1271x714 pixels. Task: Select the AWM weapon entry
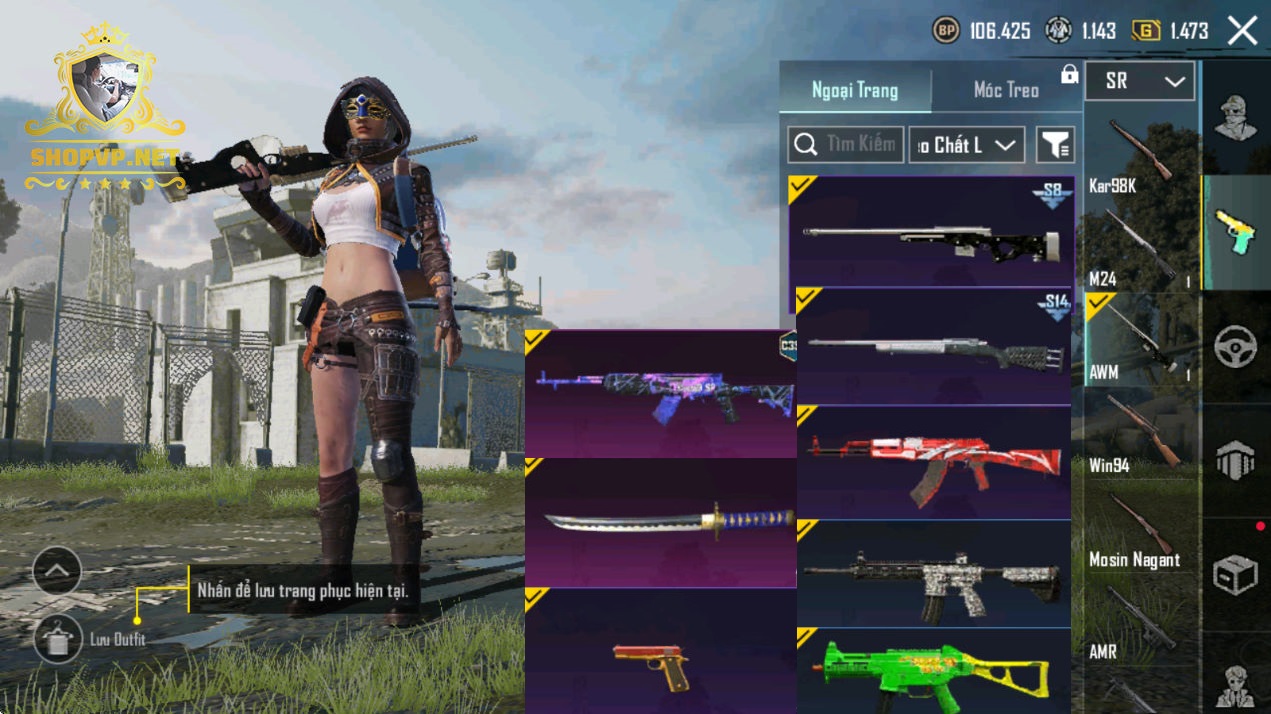coord(1136,340)
